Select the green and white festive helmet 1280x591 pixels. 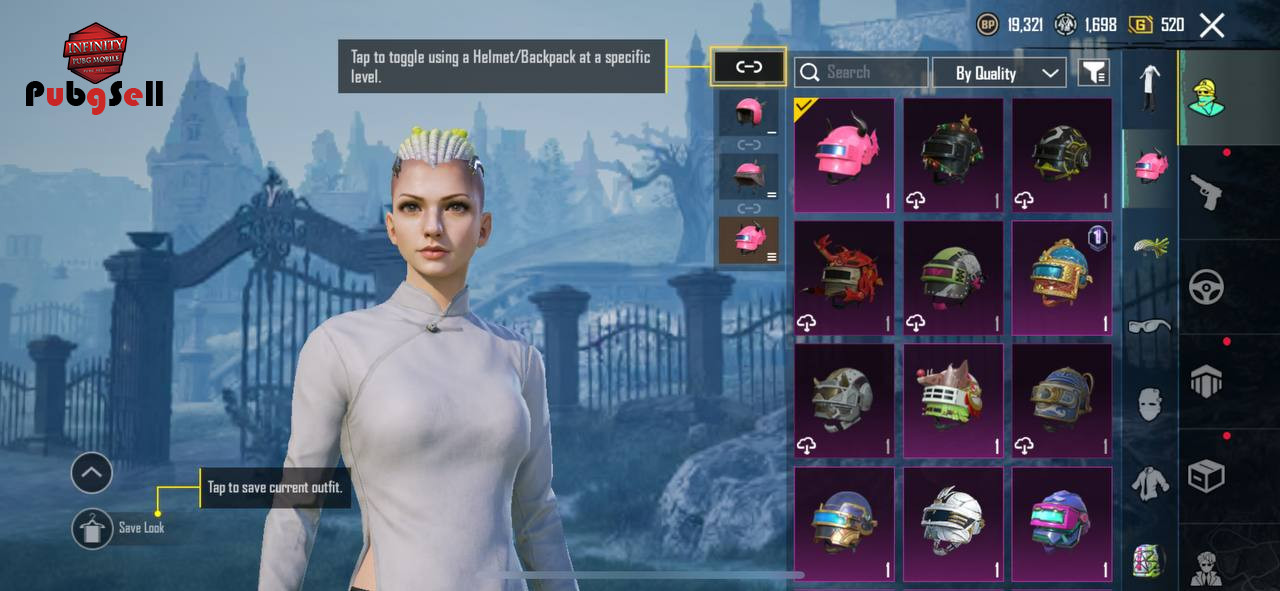tap(953, 401)
